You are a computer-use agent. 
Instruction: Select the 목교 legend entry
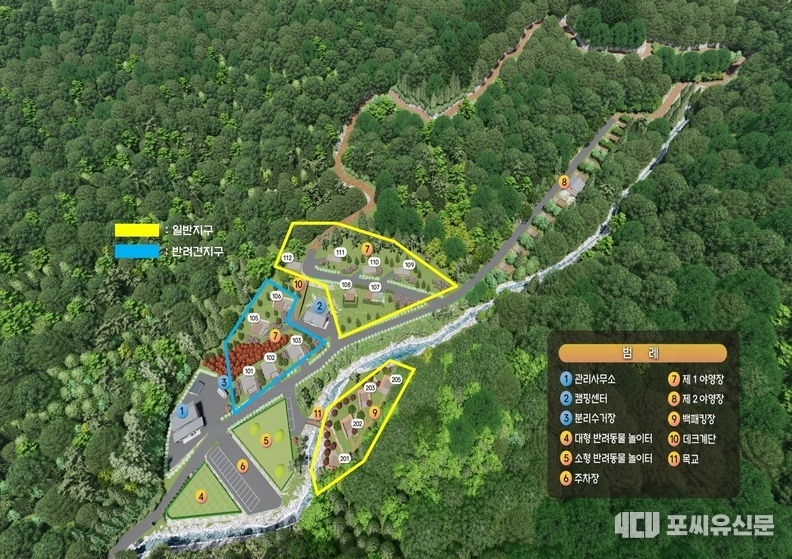pyautogui.click(x=685, y=458)
